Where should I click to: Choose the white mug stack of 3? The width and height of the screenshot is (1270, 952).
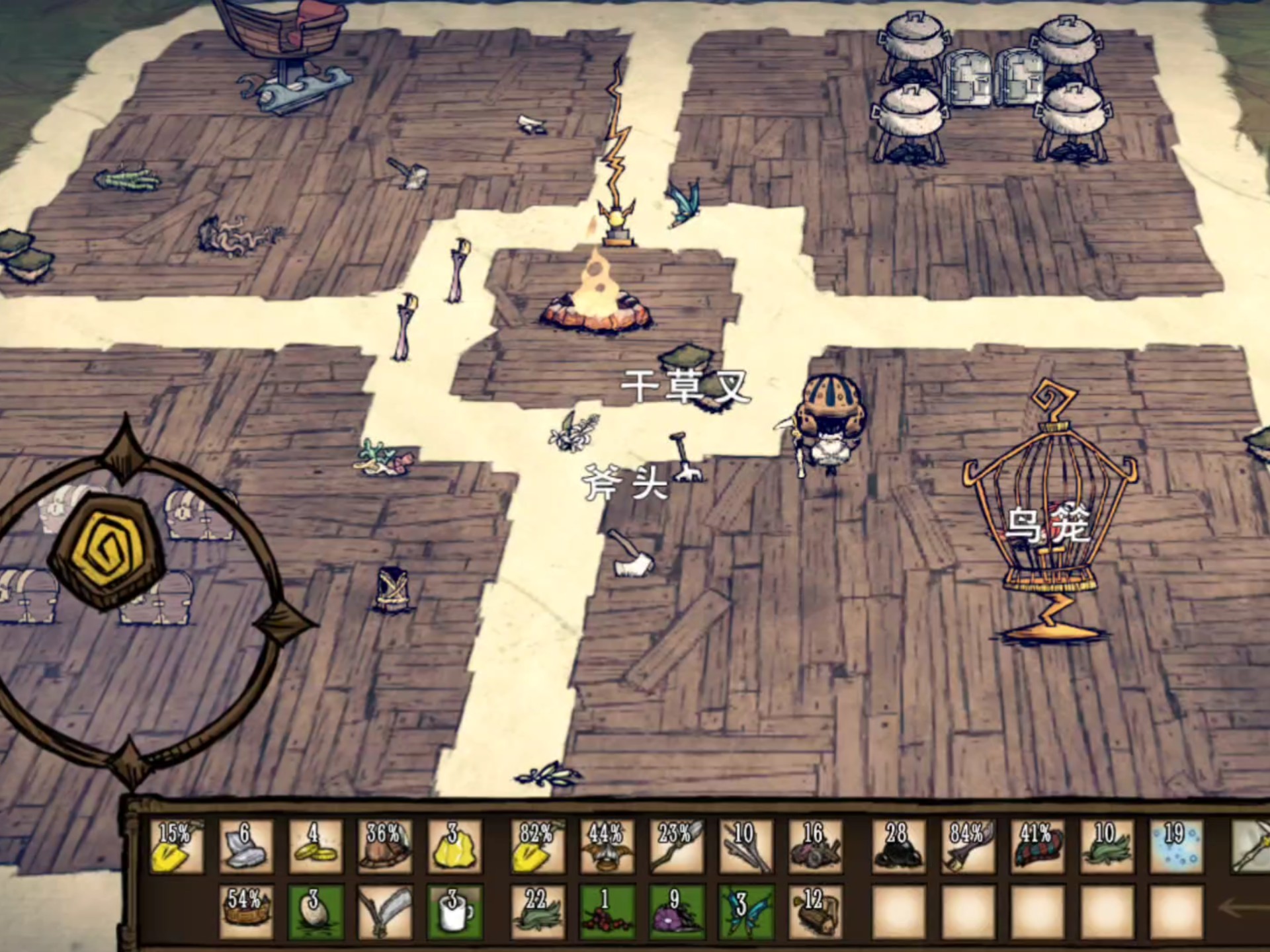pos(454,912)
